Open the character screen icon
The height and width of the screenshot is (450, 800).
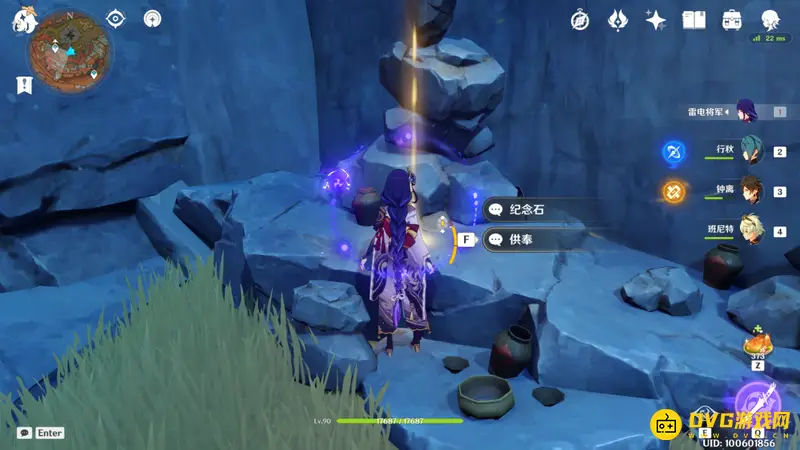(x=770, y=19)
